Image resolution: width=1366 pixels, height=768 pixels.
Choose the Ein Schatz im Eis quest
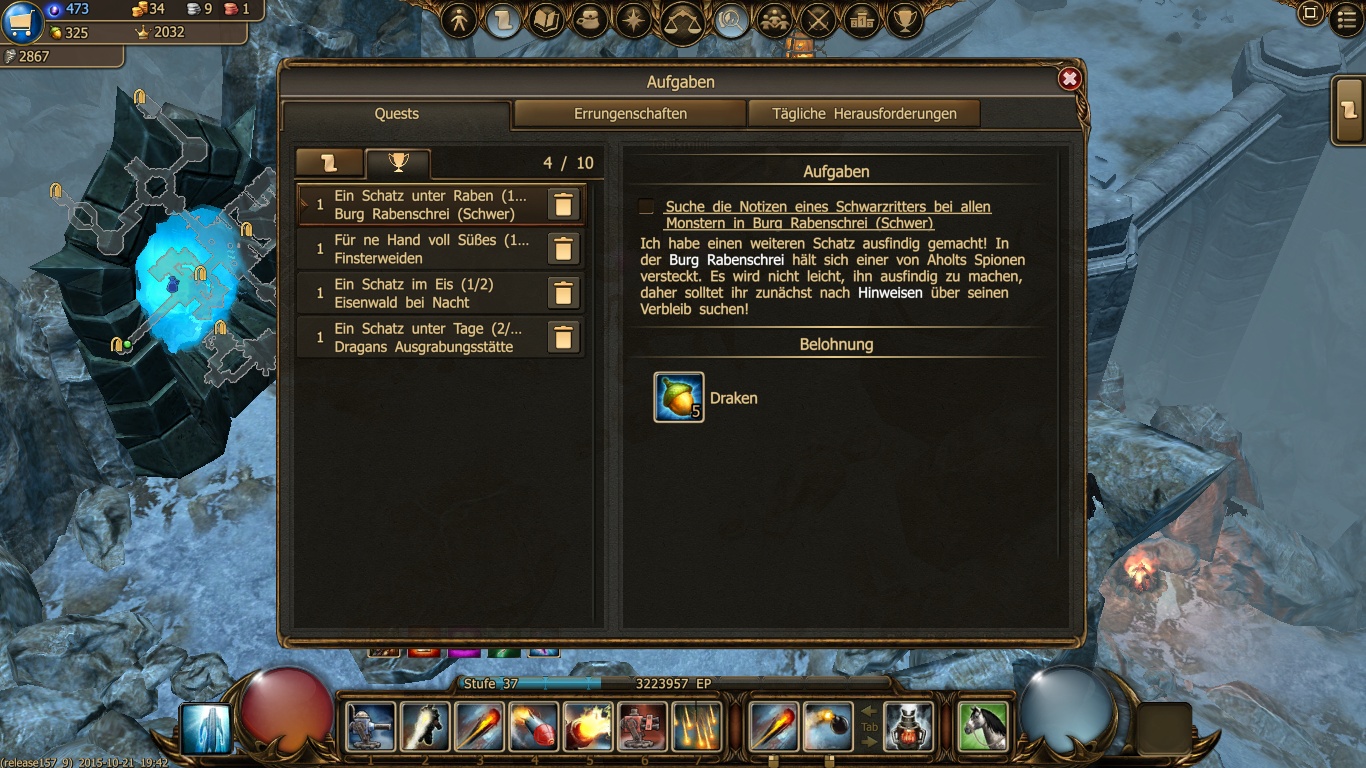point(432,293)
